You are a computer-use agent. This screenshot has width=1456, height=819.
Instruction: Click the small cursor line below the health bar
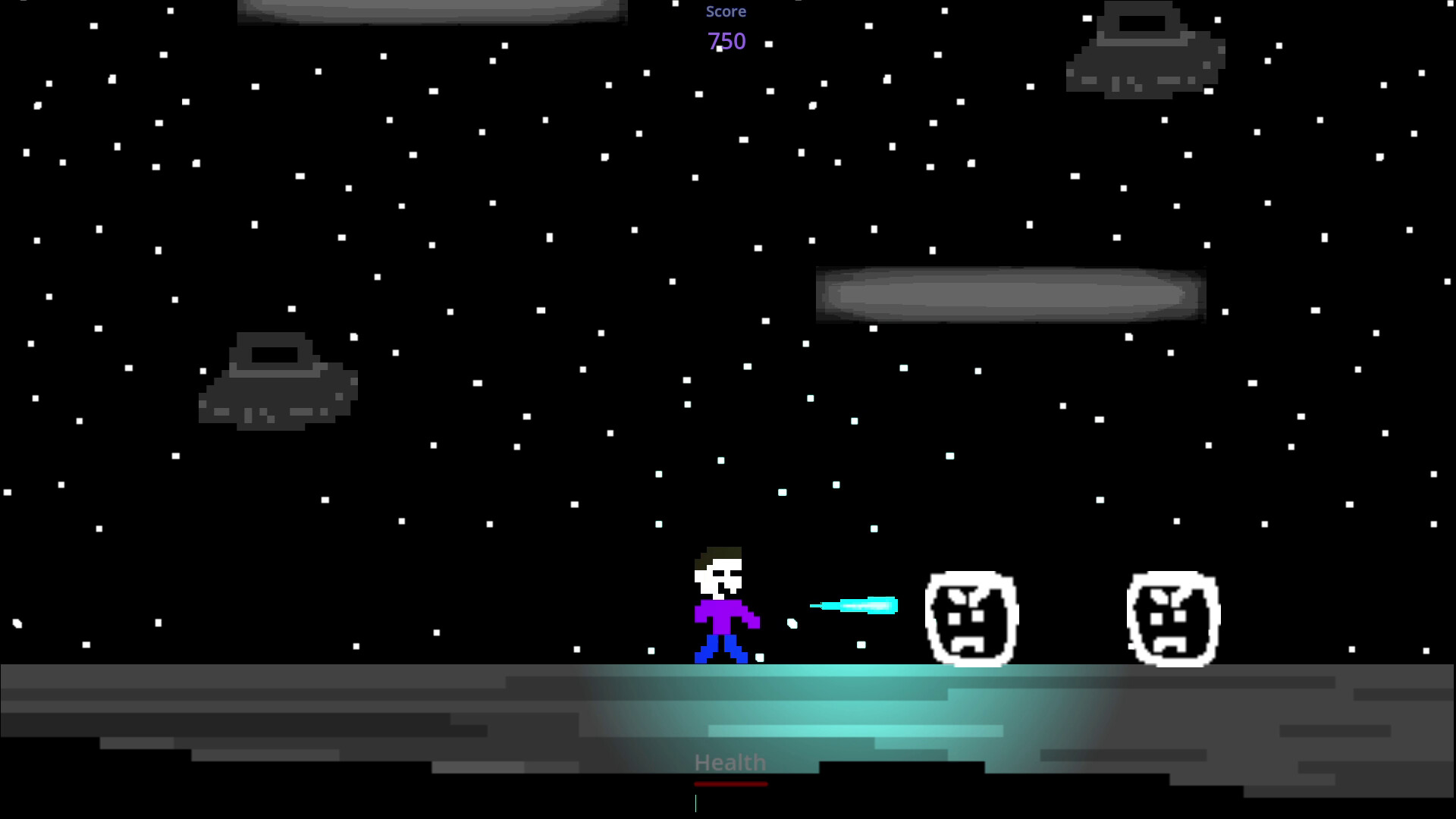[695, 805]
